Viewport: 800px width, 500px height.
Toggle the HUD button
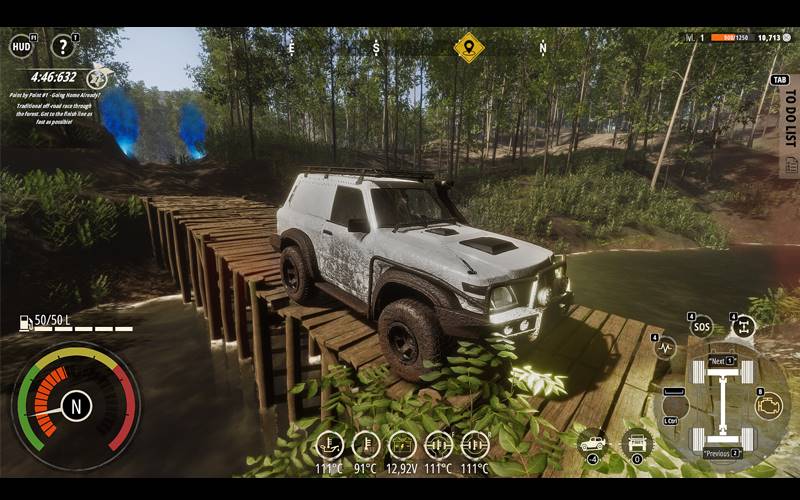[21, 46]
